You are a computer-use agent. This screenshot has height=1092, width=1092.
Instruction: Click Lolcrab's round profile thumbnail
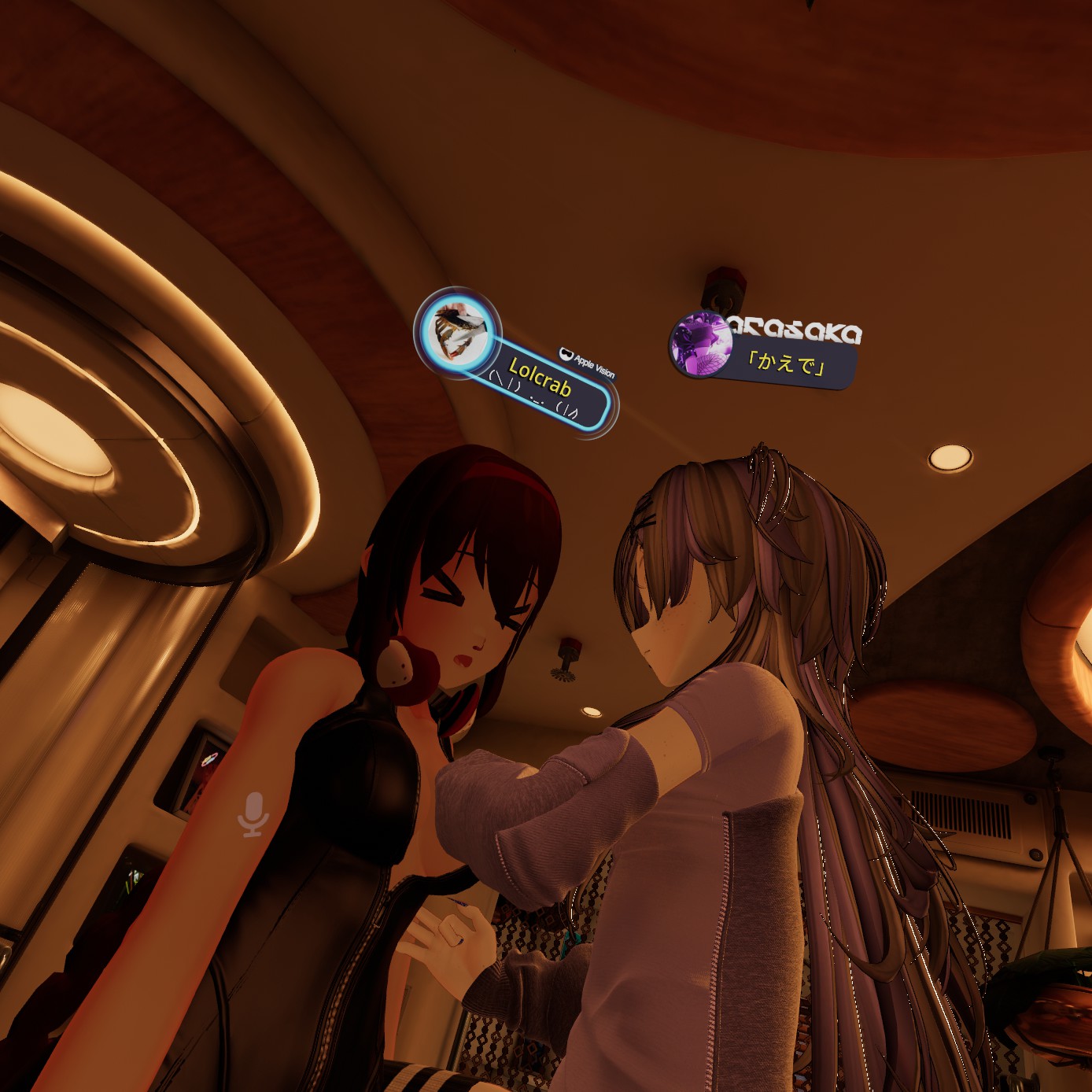pyautogui.click(x=458, y=330)
